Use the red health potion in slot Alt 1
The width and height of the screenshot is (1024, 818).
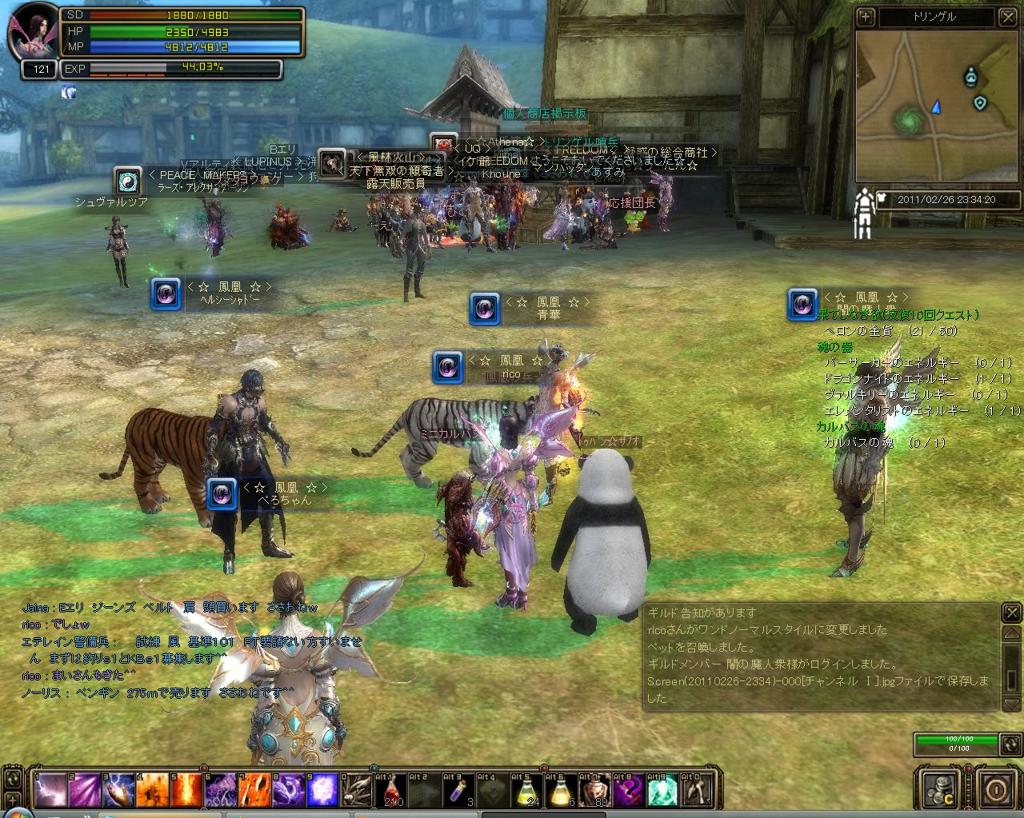391,790
